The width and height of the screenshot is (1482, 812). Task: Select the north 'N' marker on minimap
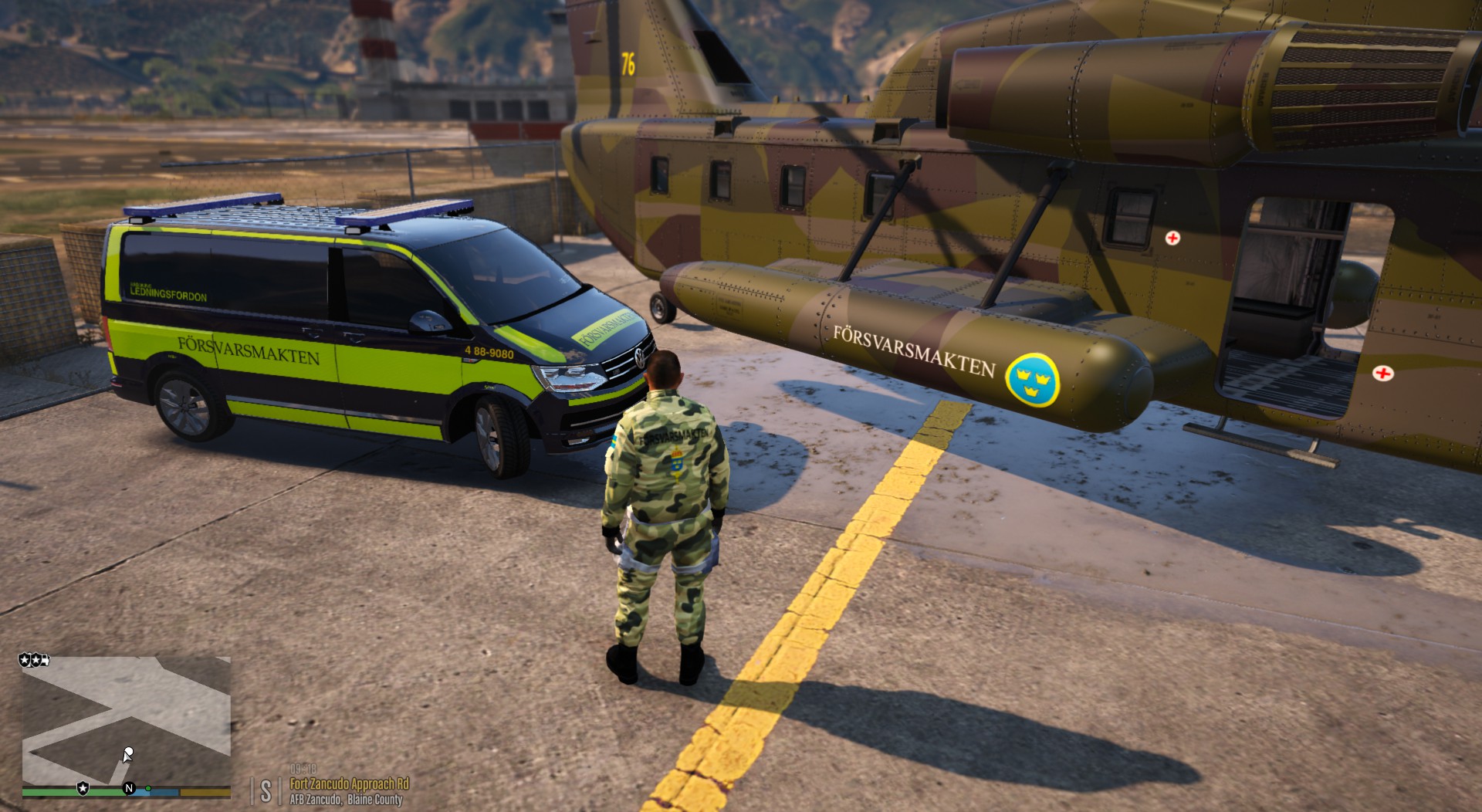129,788
